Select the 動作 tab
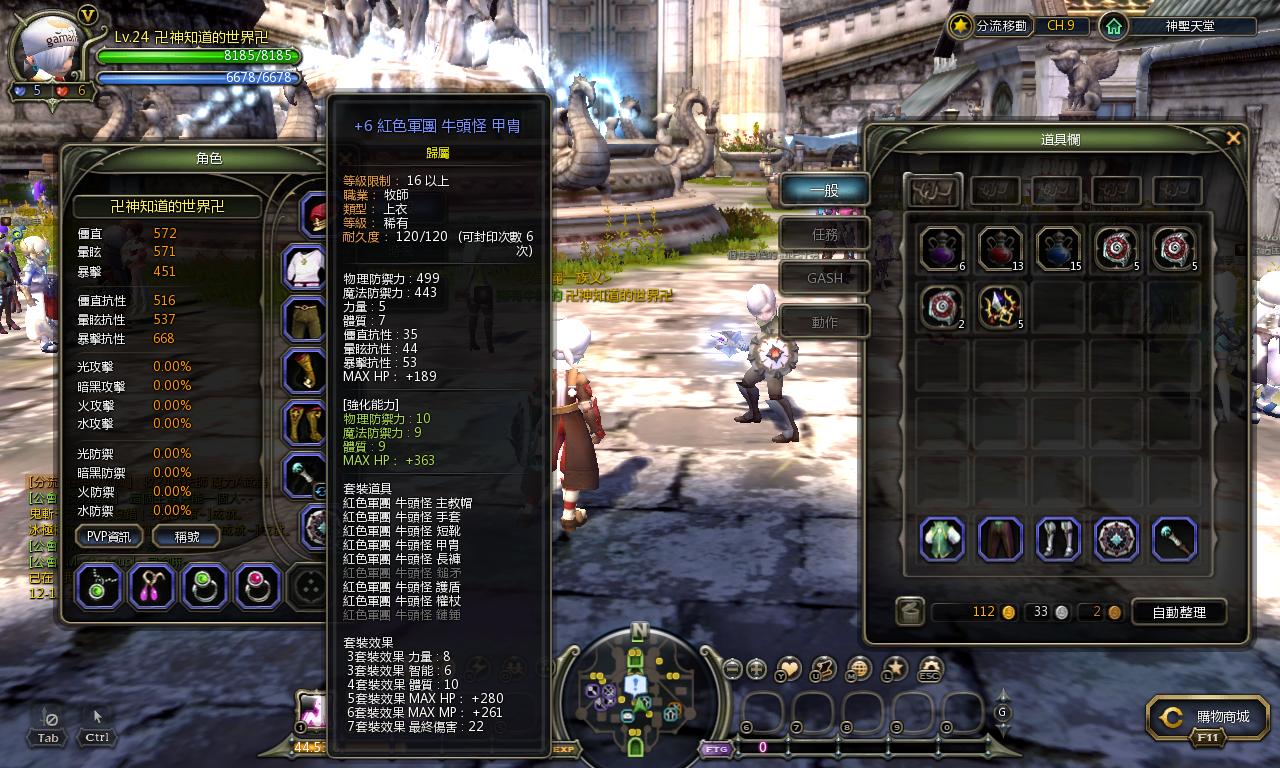This screenshot has width=1280, height=768. click(x=825, y=322)
